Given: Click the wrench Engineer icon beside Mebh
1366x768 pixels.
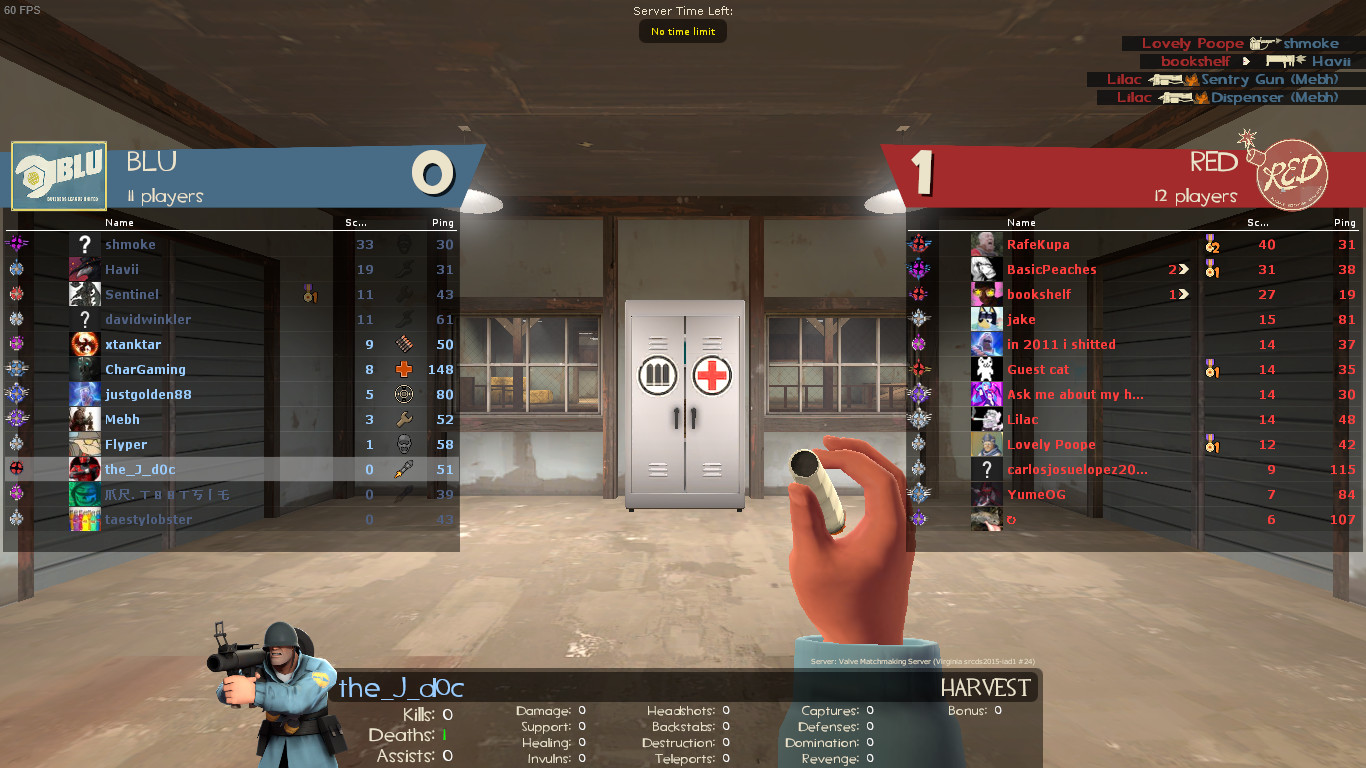Looking at the screenshot, I should click(404, 419).
